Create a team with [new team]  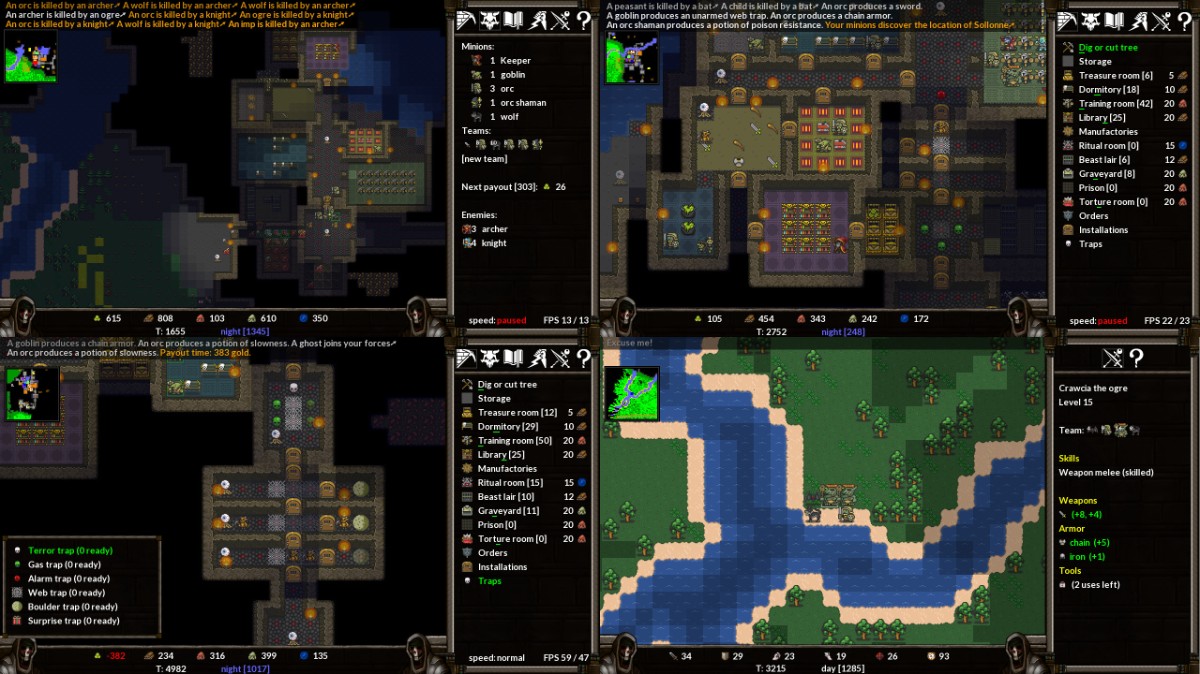click(x=485, y=160)
